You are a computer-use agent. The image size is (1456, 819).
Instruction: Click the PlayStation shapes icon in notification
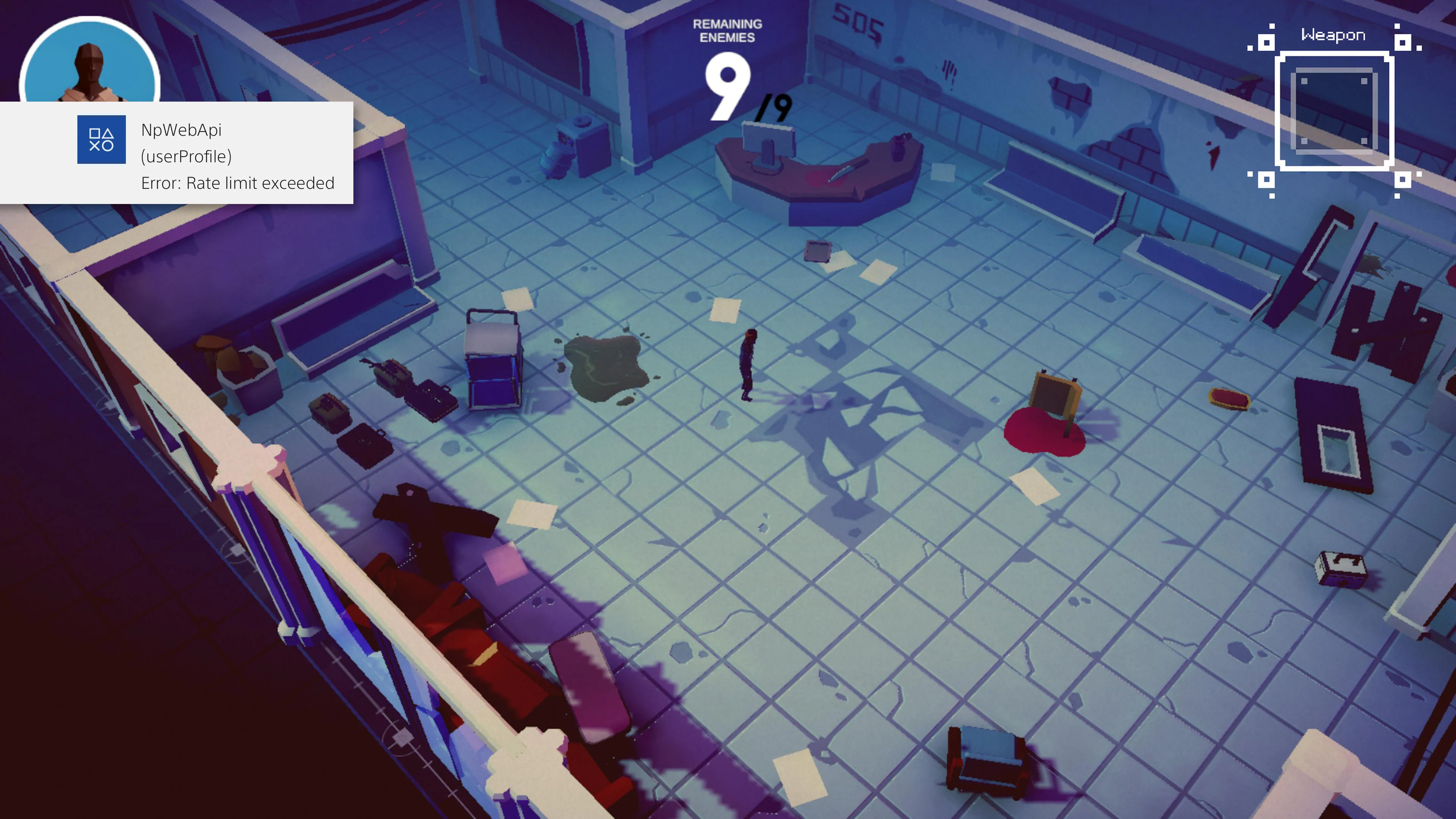pyautogui.click(x=102, y=140)
